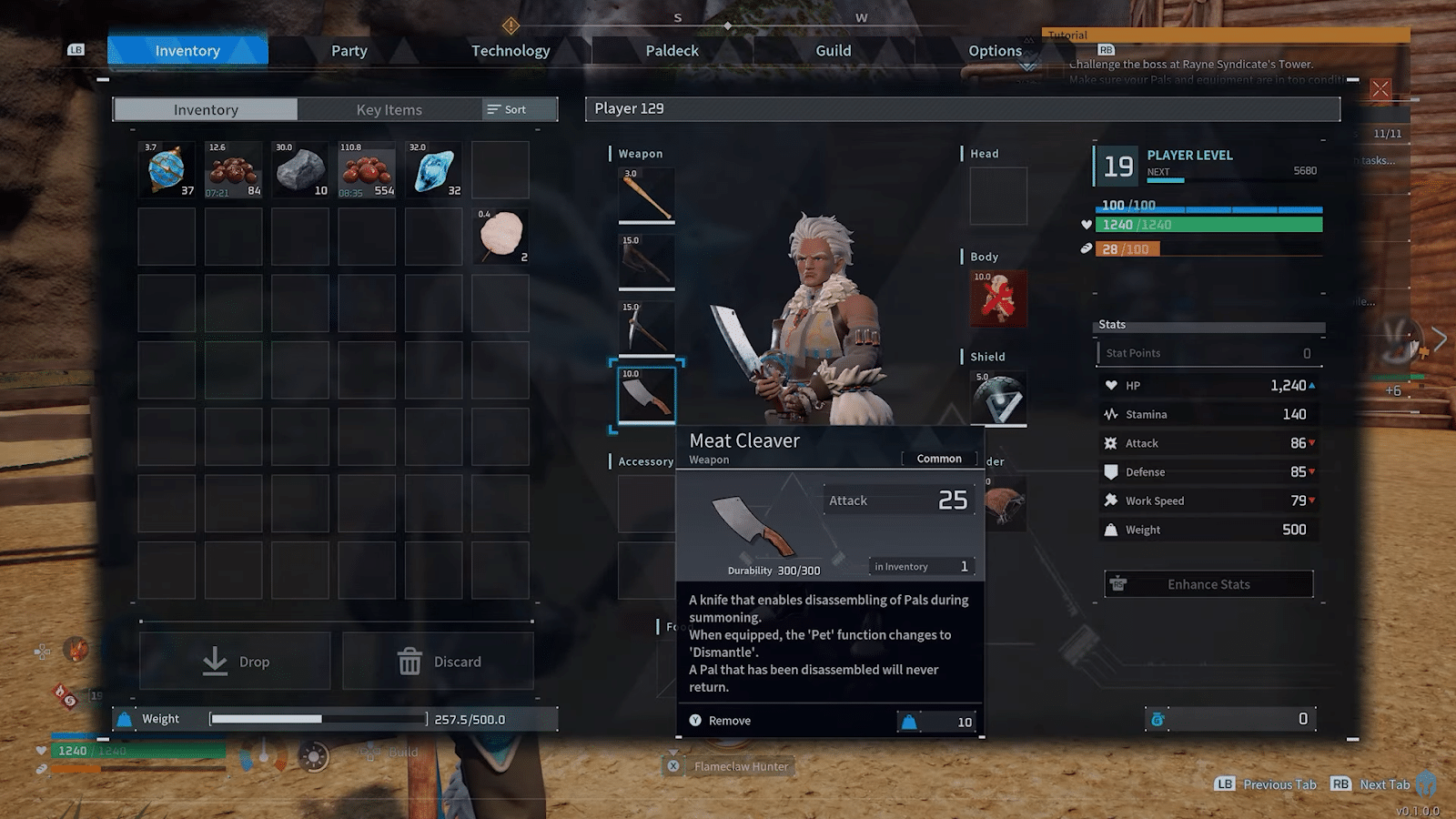Screen dimensions: 1456x819
Task: Select the Pickaxe in the weapon column
Action: (x=646, y=326)
